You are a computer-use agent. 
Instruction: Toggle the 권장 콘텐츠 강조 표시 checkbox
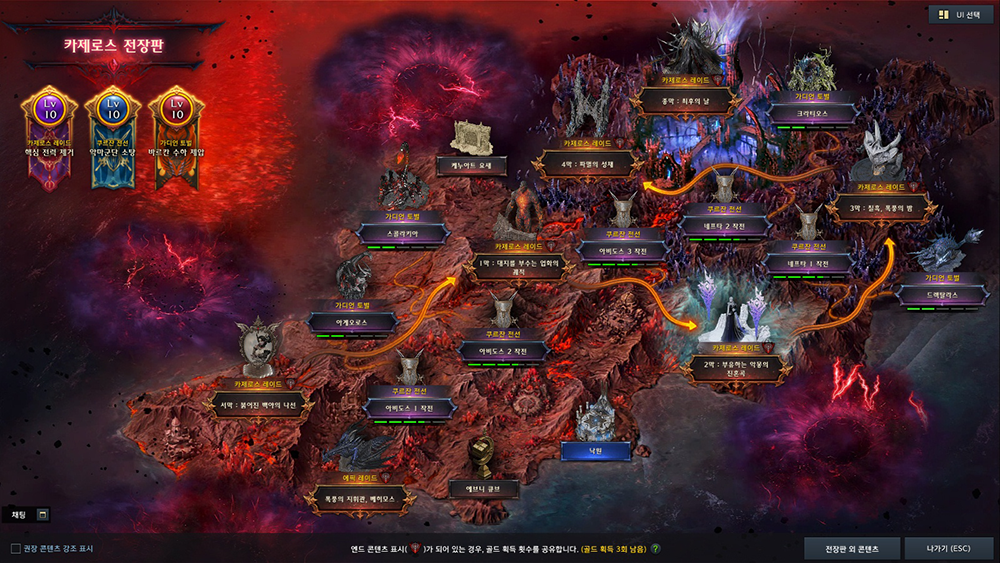15,548
